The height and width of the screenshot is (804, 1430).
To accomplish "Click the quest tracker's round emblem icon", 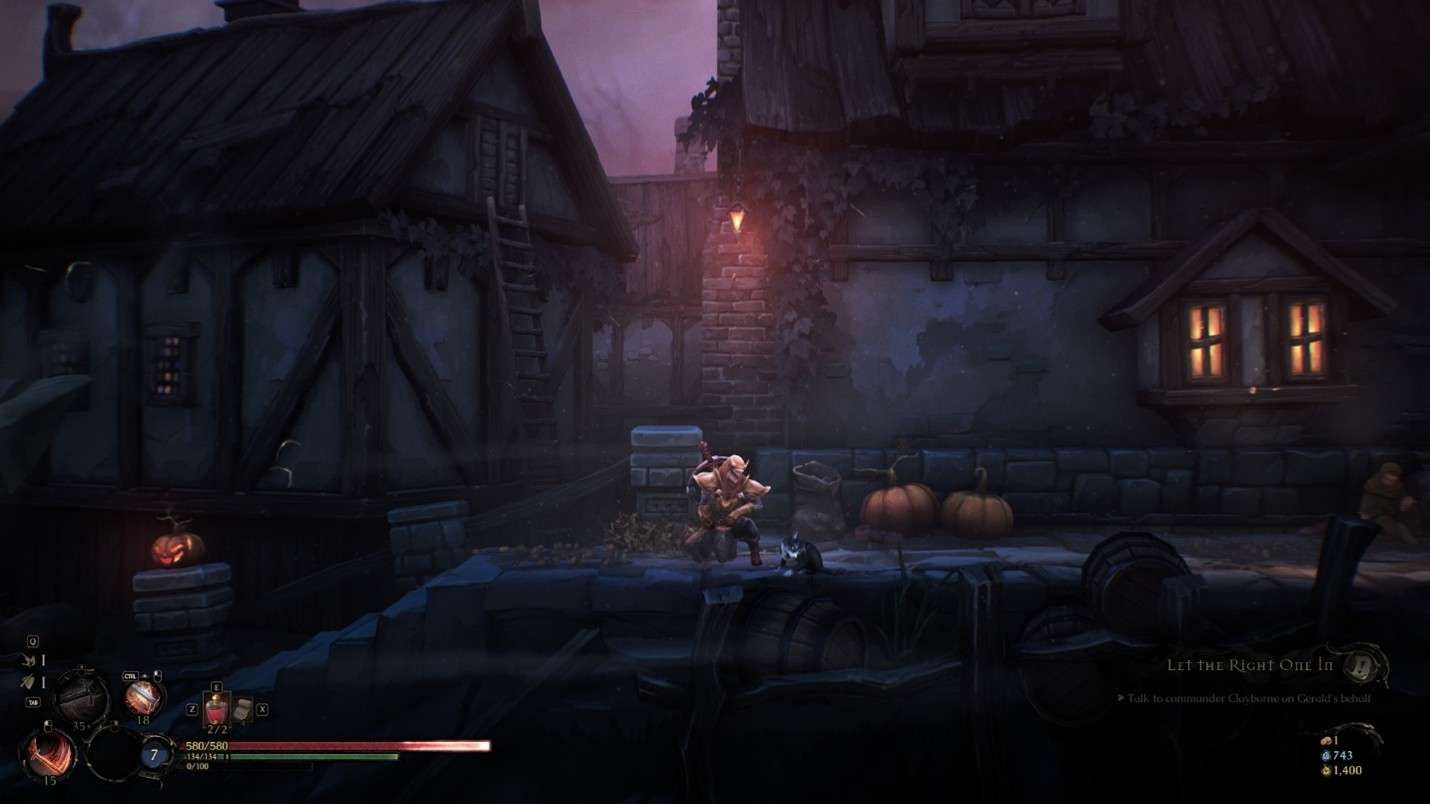I will pyautogui.click(x=1361, y=665).
